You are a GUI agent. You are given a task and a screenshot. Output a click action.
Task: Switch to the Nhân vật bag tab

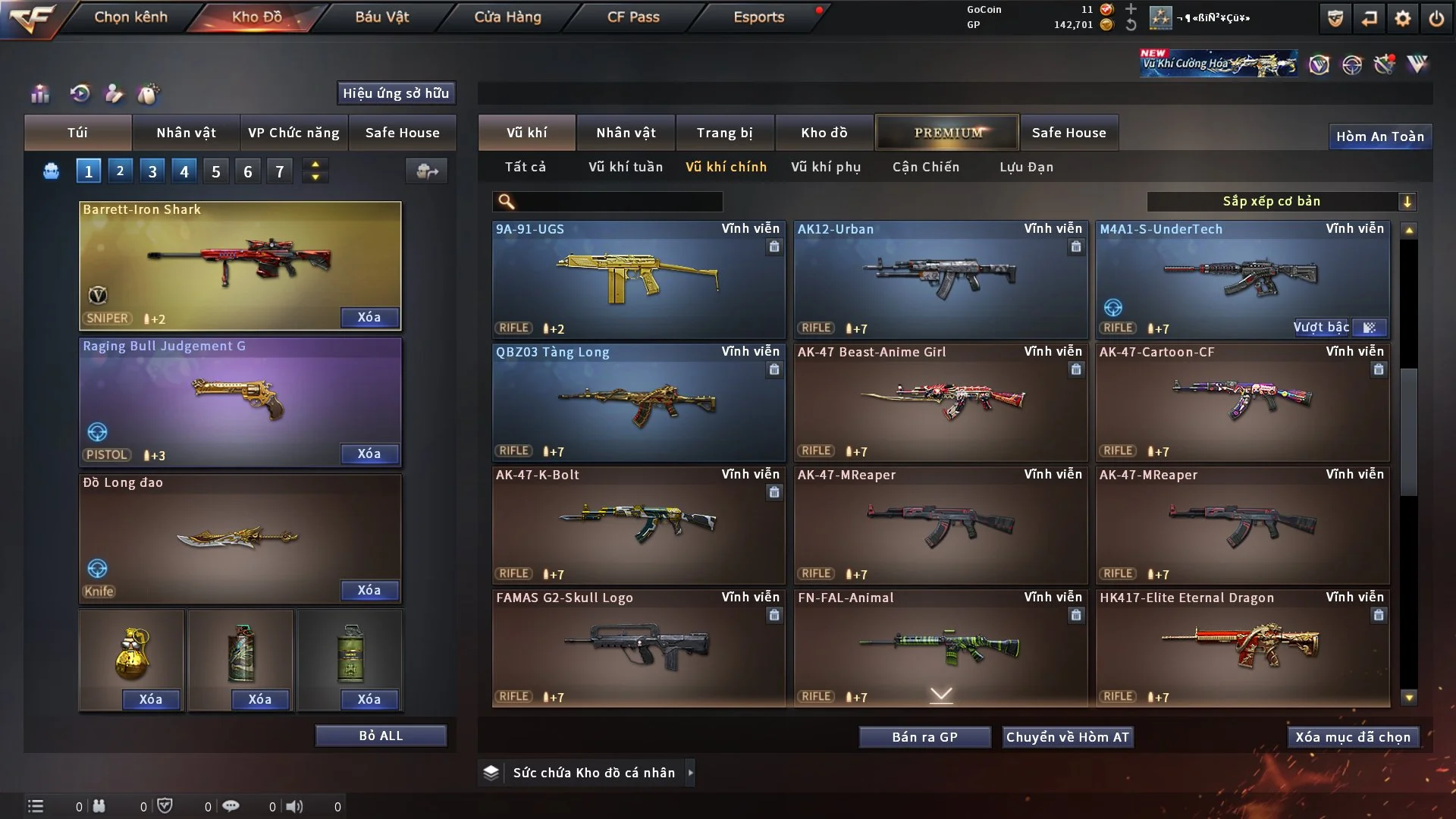pos(186,133)
